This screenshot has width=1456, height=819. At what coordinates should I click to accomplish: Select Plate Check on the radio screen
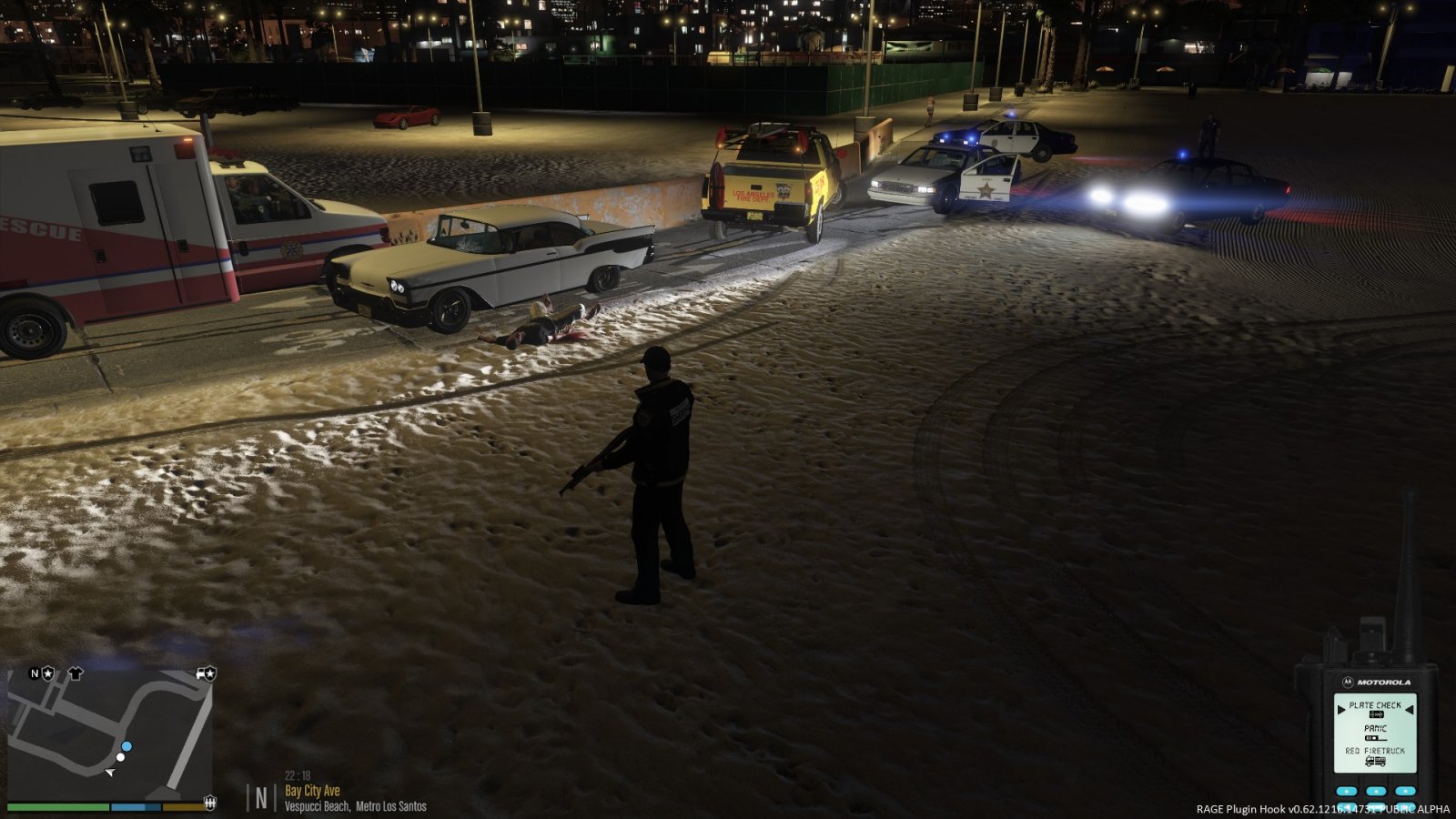[1374, 705]
